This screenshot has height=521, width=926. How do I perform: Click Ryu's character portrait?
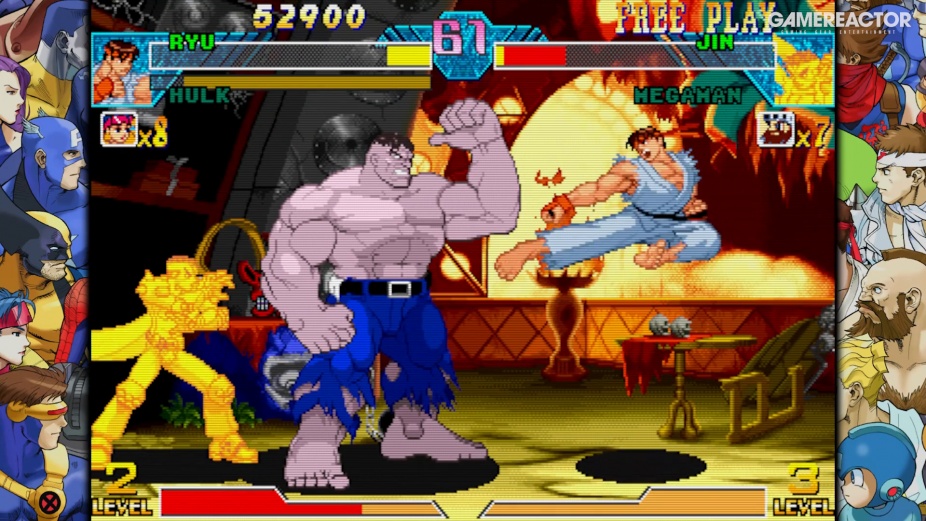[x=121, y=70]
